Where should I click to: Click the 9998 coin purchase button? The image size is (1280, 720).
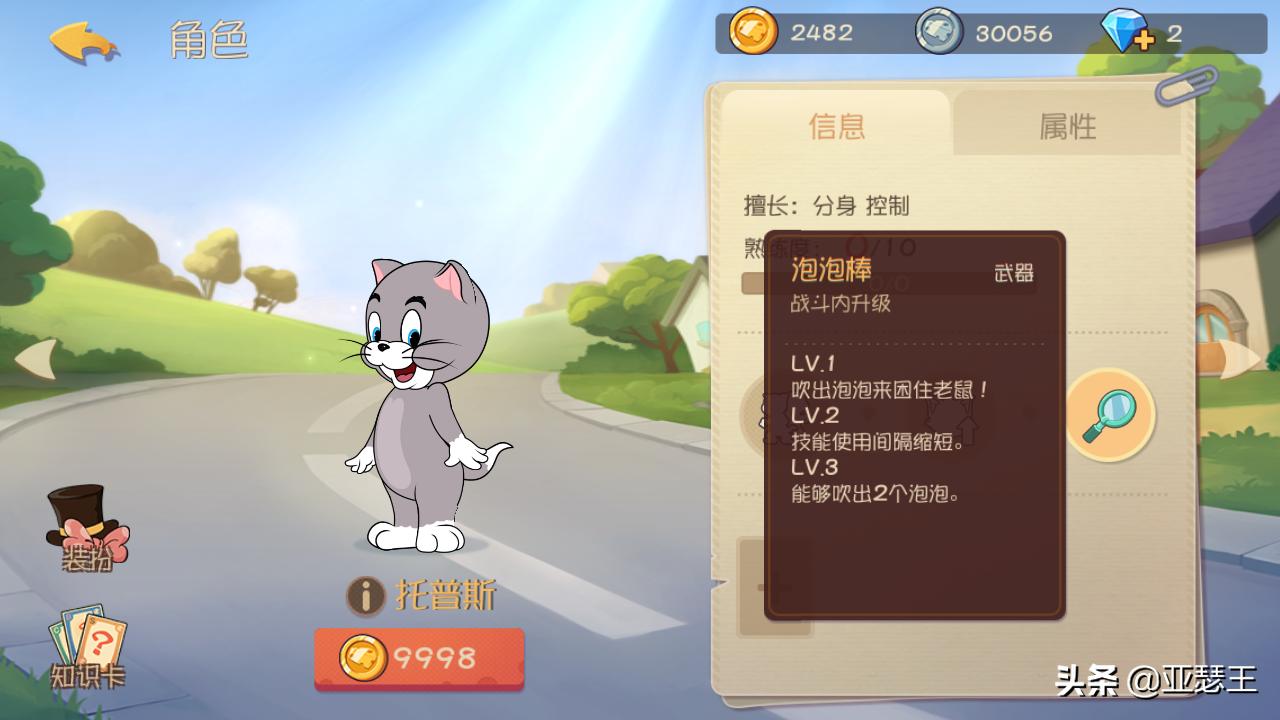coord(418,659)
